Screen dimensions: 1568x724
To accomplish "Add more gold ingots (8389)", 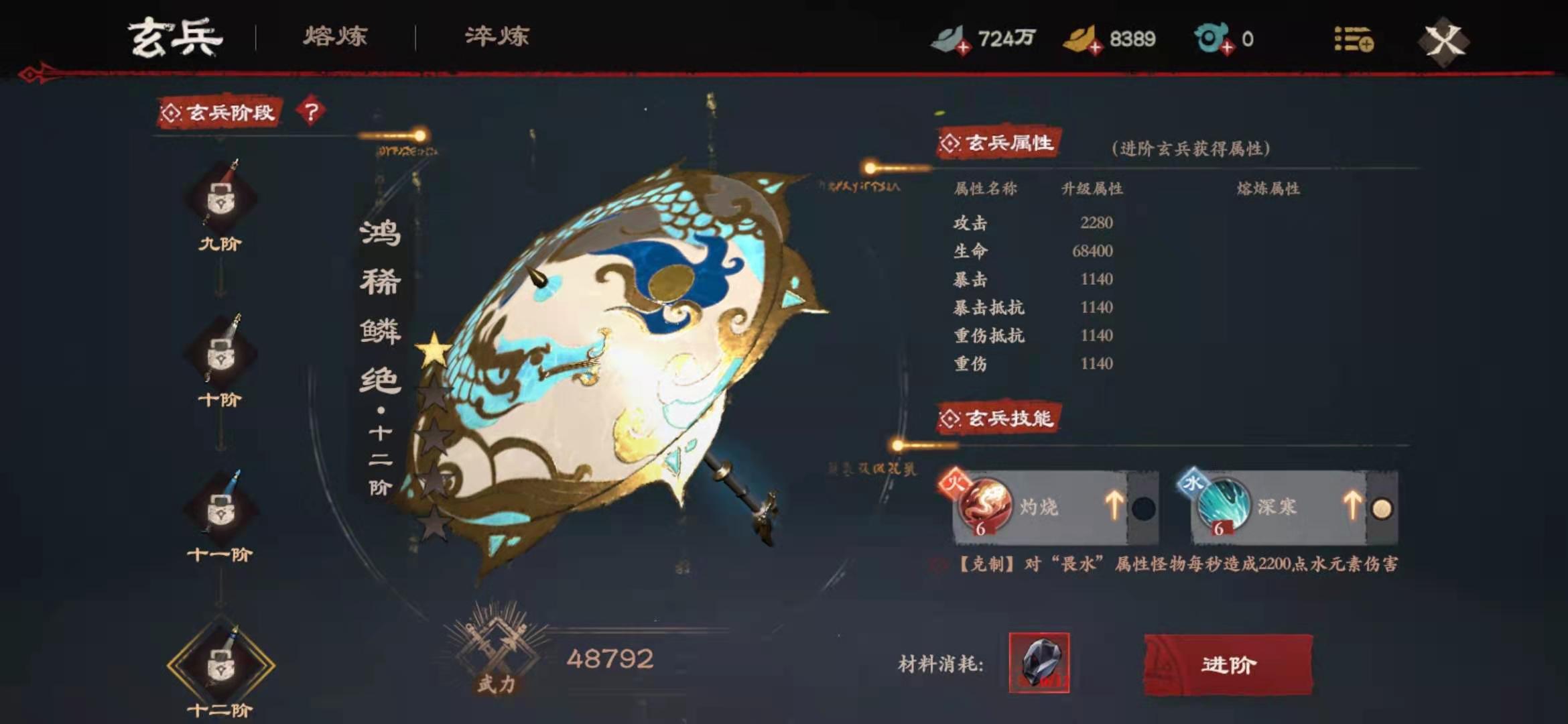I will (x=1095, y=48).
